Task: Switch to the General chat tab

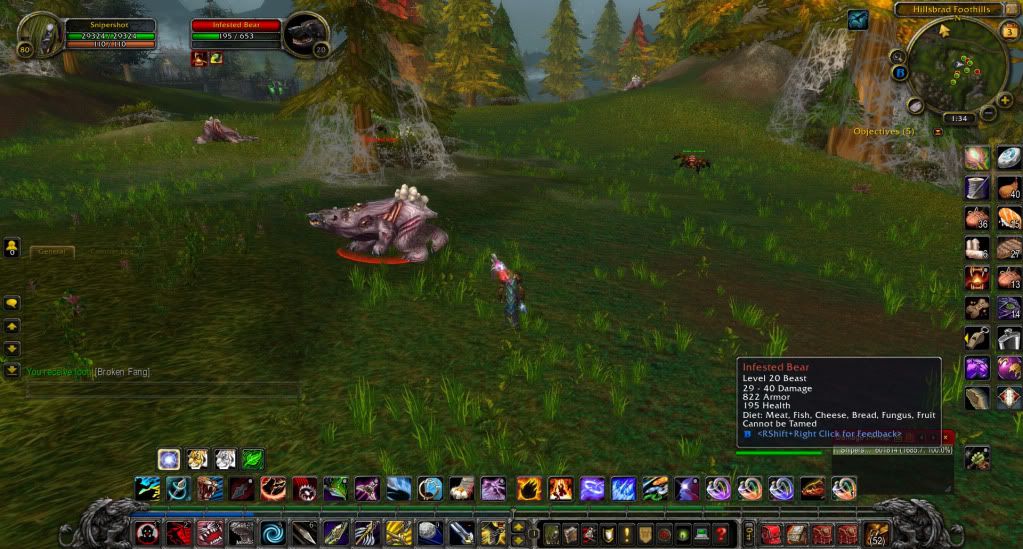Action: coord(51,252)
